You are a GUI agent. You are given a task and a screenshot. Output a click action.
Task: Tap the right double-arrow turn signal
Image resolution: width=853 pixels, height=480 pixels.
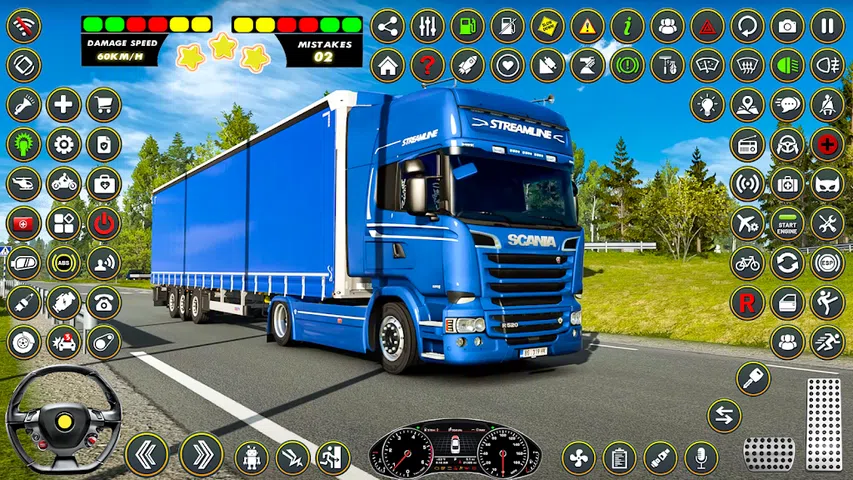click(201, 454)
